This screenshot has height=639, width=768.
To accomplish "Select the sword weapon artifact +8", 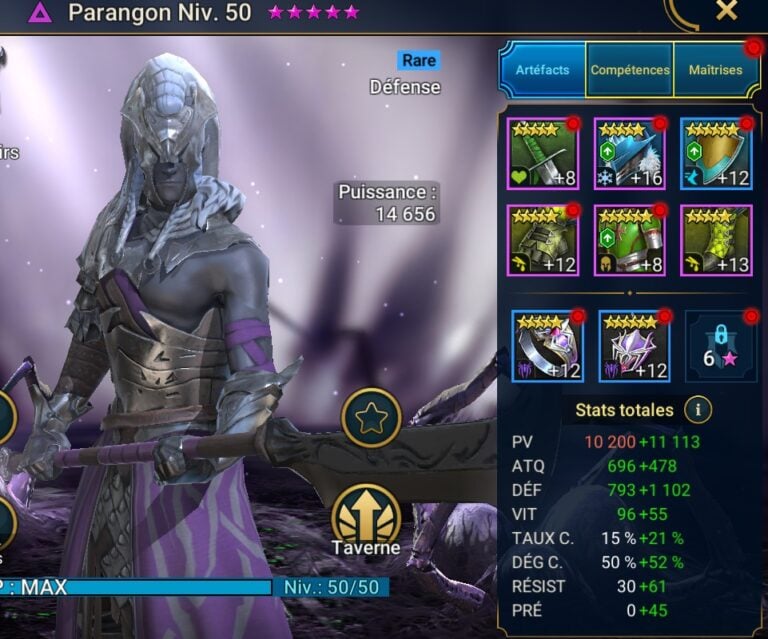I will click(x=543, y=153).
